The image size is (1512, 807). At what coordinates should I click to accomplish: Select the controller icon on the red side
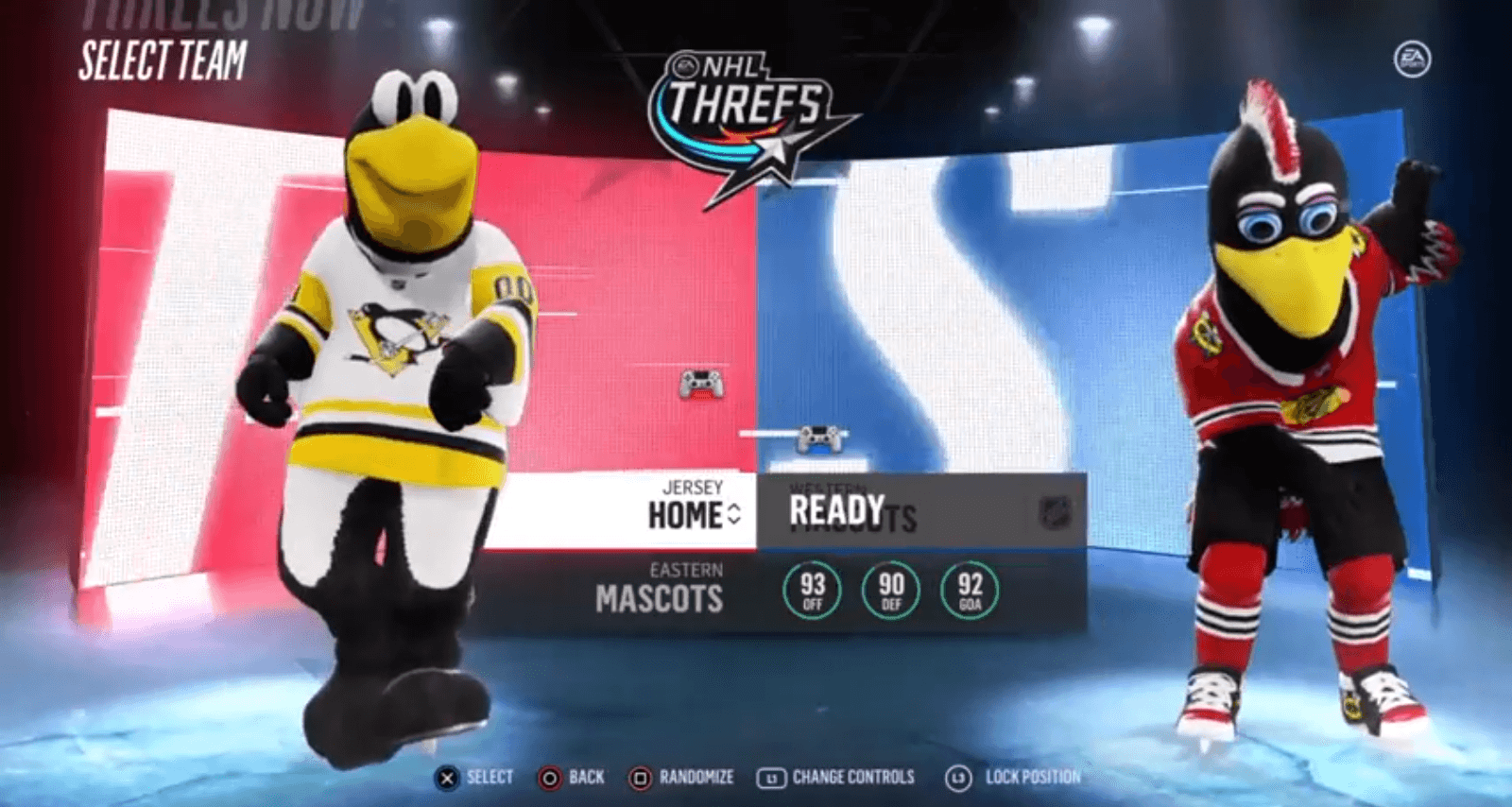(701, 384)
